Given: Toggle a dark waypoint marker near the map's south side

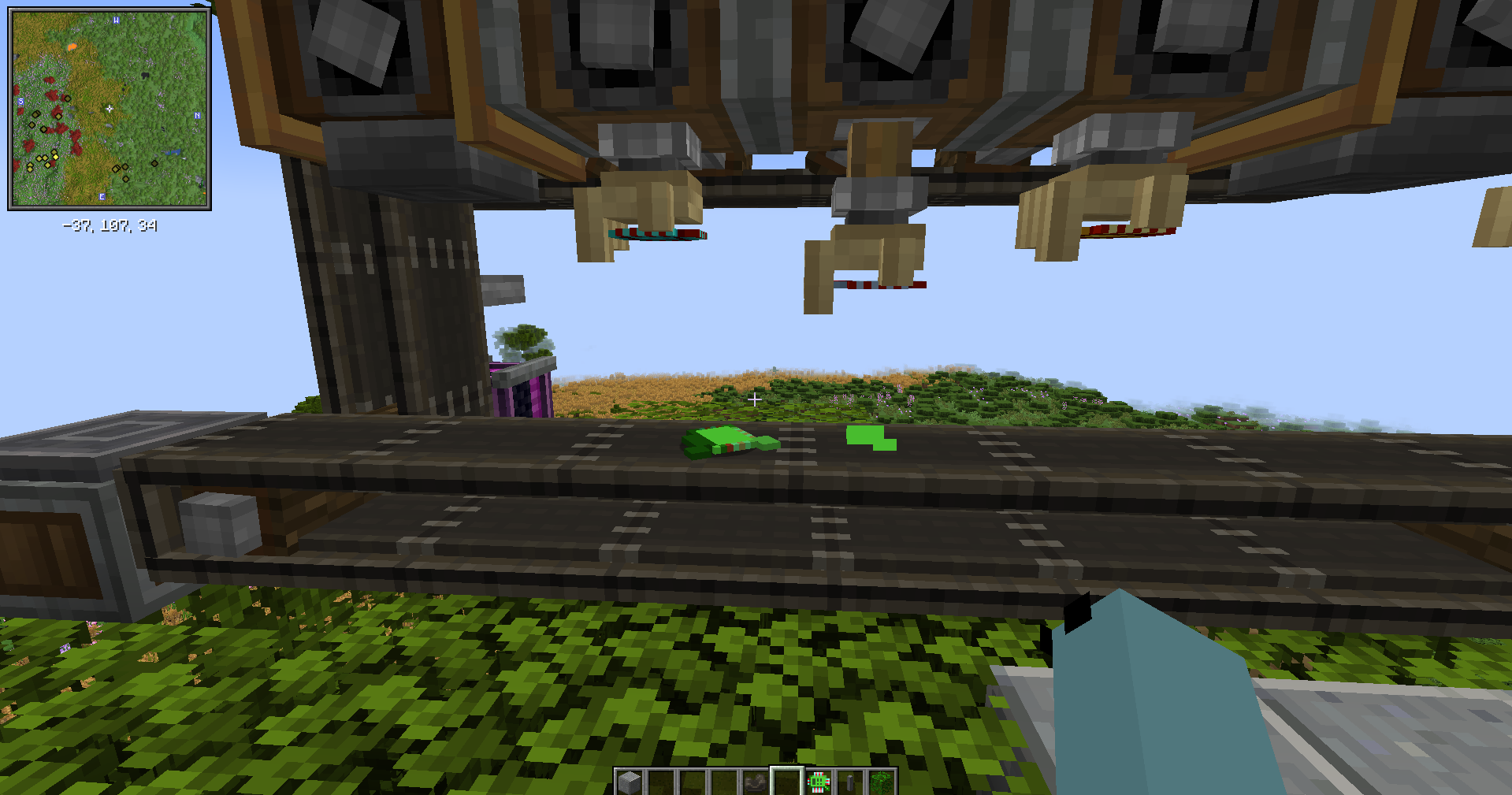Looking at the screenshot, I should click(x=68, y=98).
